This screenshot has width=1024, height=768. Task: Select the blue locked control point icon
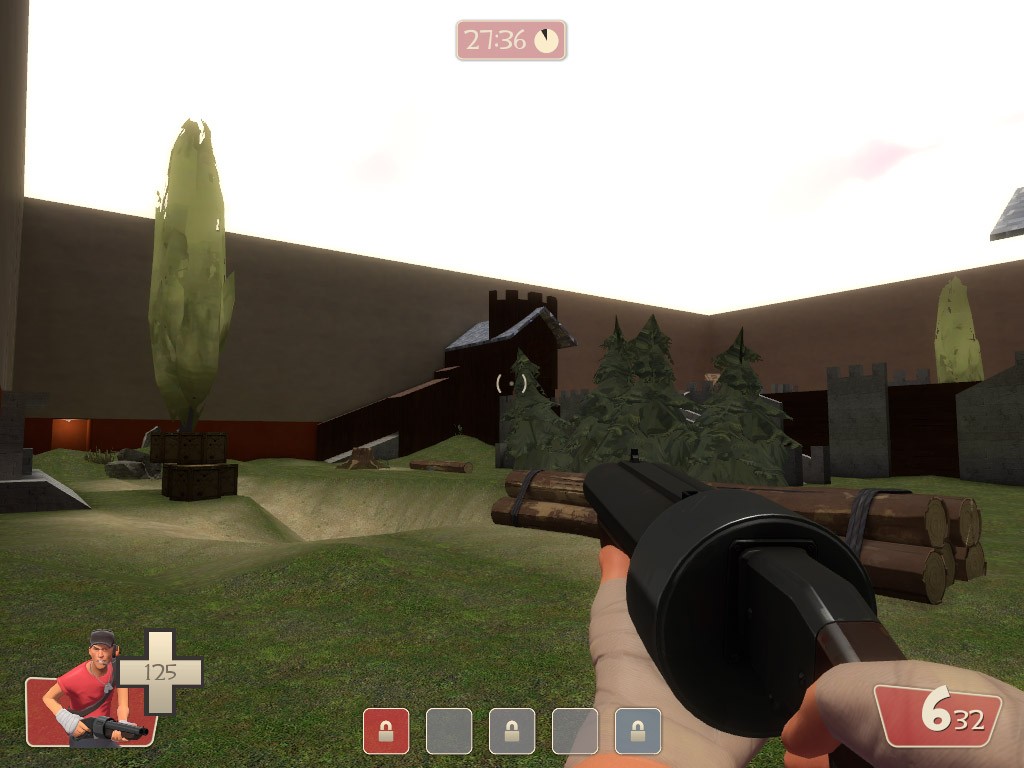click(x=638, y=731)
